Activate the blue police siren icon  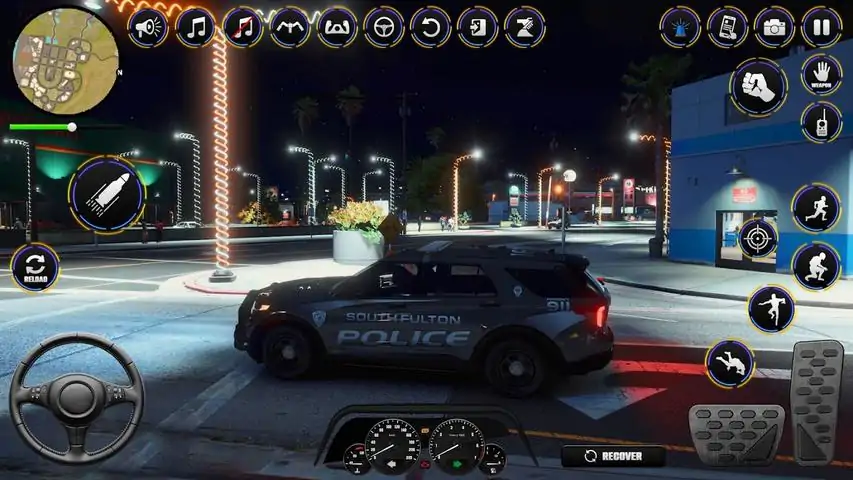680,27
